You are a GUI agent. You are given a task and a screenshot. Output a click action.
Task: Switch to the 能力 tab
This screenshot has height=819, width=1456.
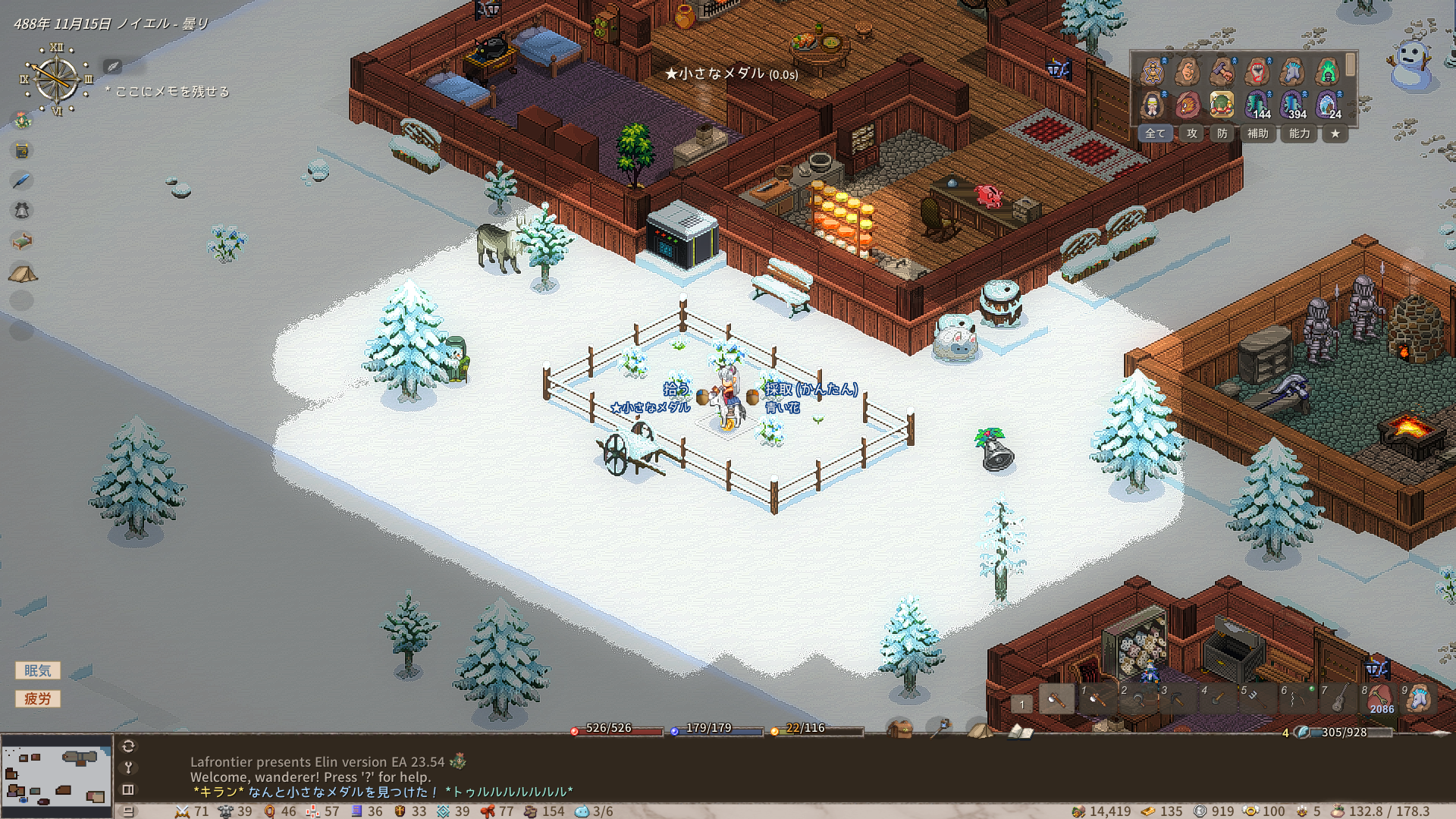click(1299, 133)
